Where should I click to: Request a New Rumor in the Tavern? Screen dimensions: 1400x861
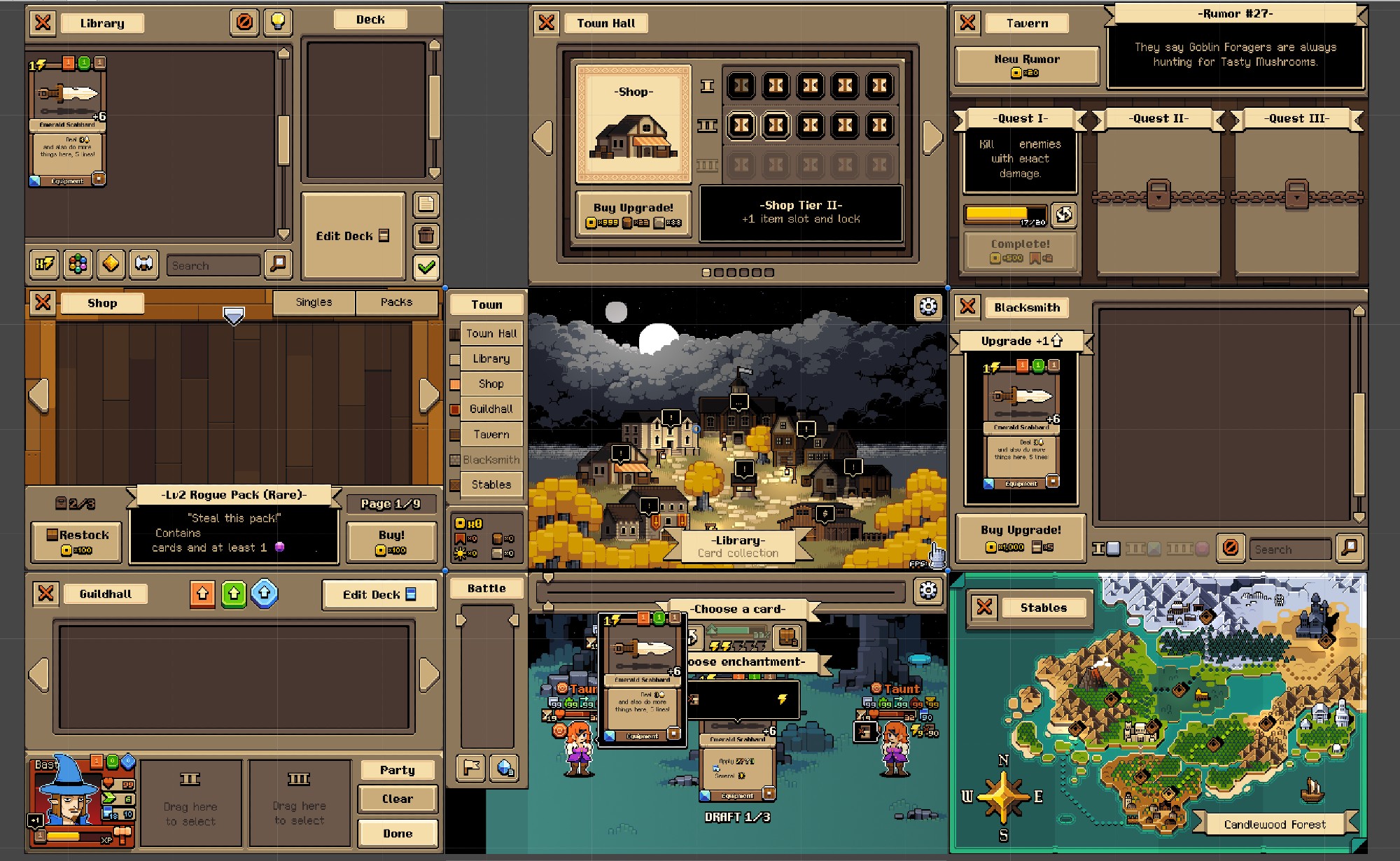click(x=1026, y=65)
